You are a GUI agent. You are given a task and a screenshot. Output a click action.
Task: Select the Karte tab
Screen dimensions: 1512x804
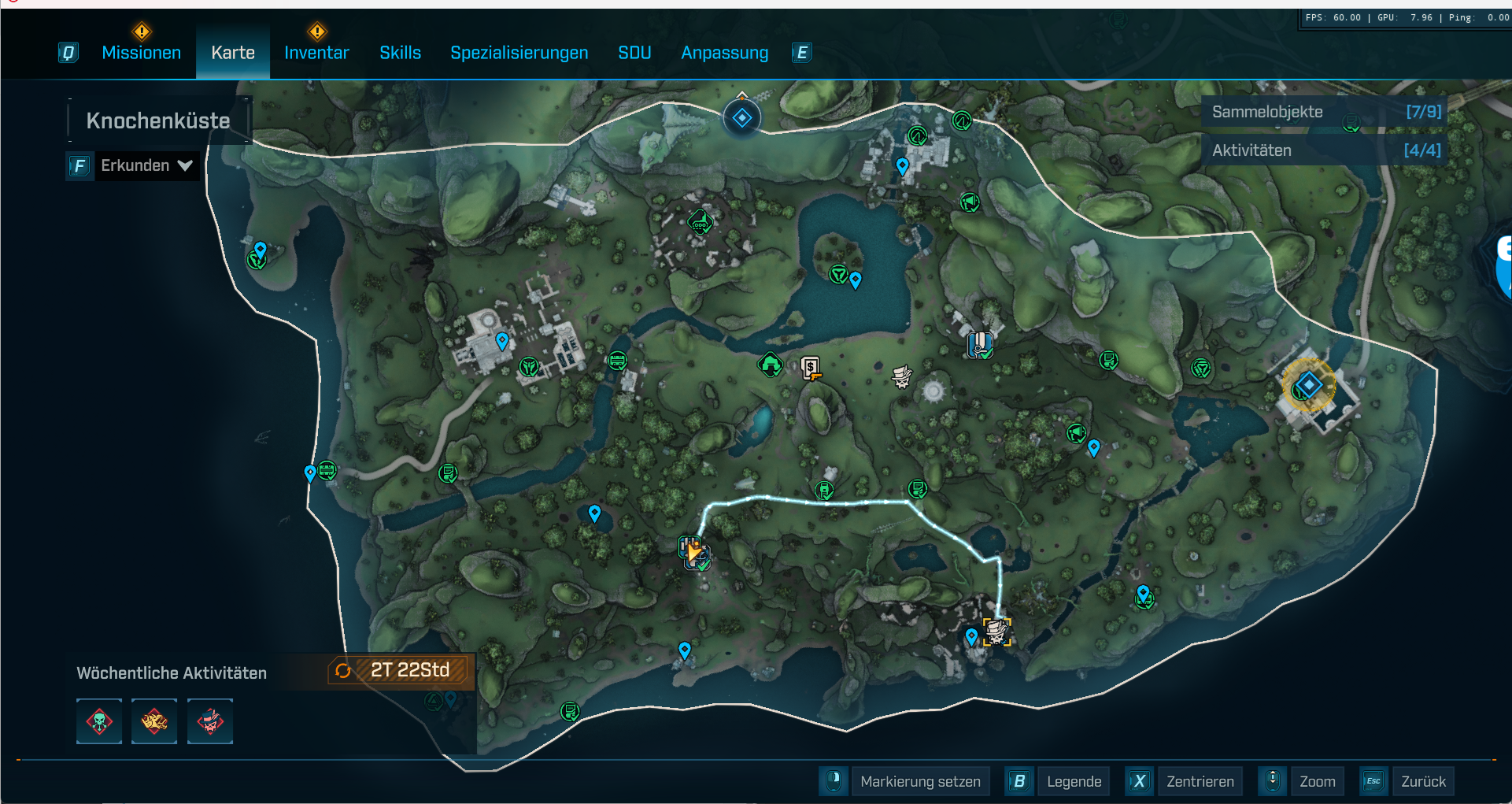pyautogui.click(x=233, y=53)
